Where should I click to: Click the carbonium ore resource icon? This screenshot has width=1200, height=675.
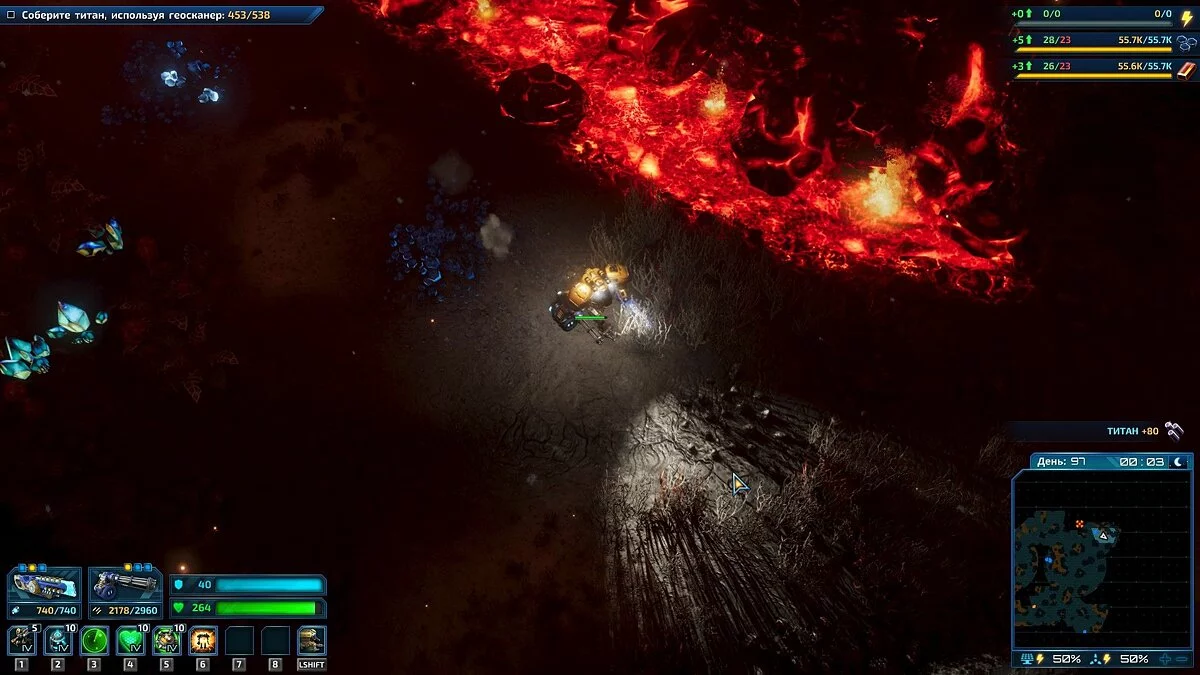(x=1187, y=43)
